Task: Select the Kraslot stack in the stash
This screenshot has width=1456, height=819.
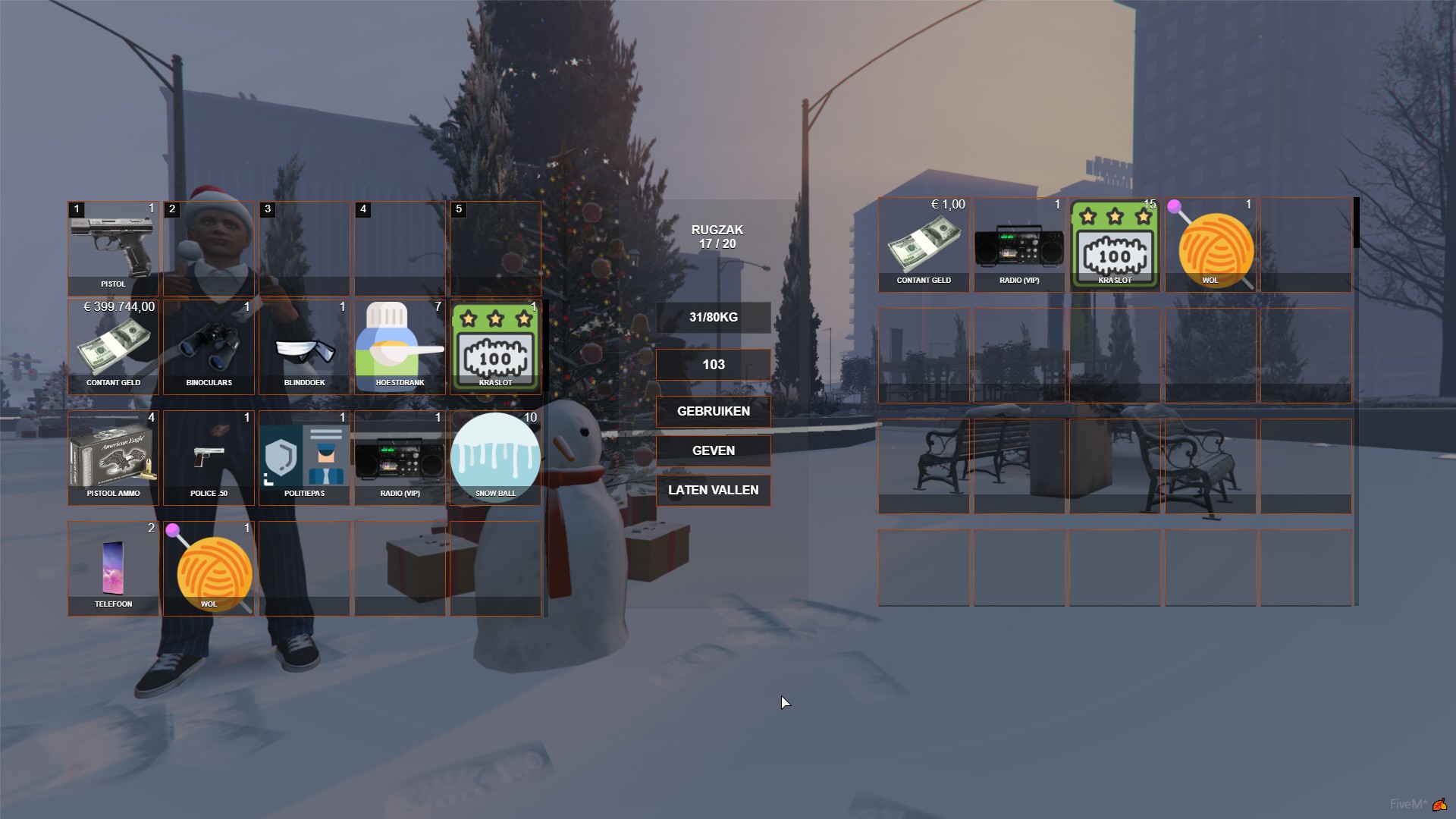Action: (x=1115, y=243)
